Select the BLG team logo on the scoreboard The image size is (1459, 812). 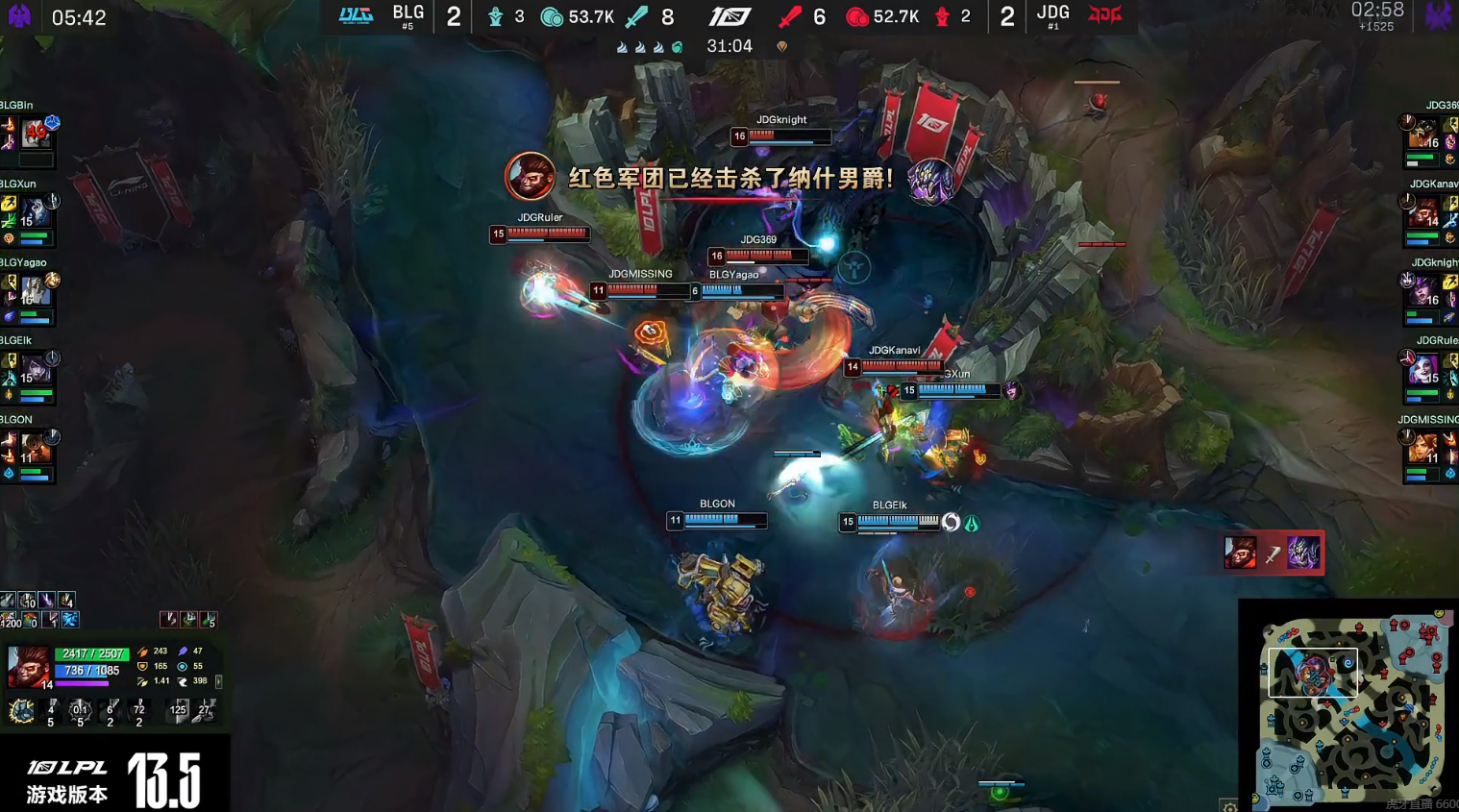pyautogui.click(x=356, y=14)
